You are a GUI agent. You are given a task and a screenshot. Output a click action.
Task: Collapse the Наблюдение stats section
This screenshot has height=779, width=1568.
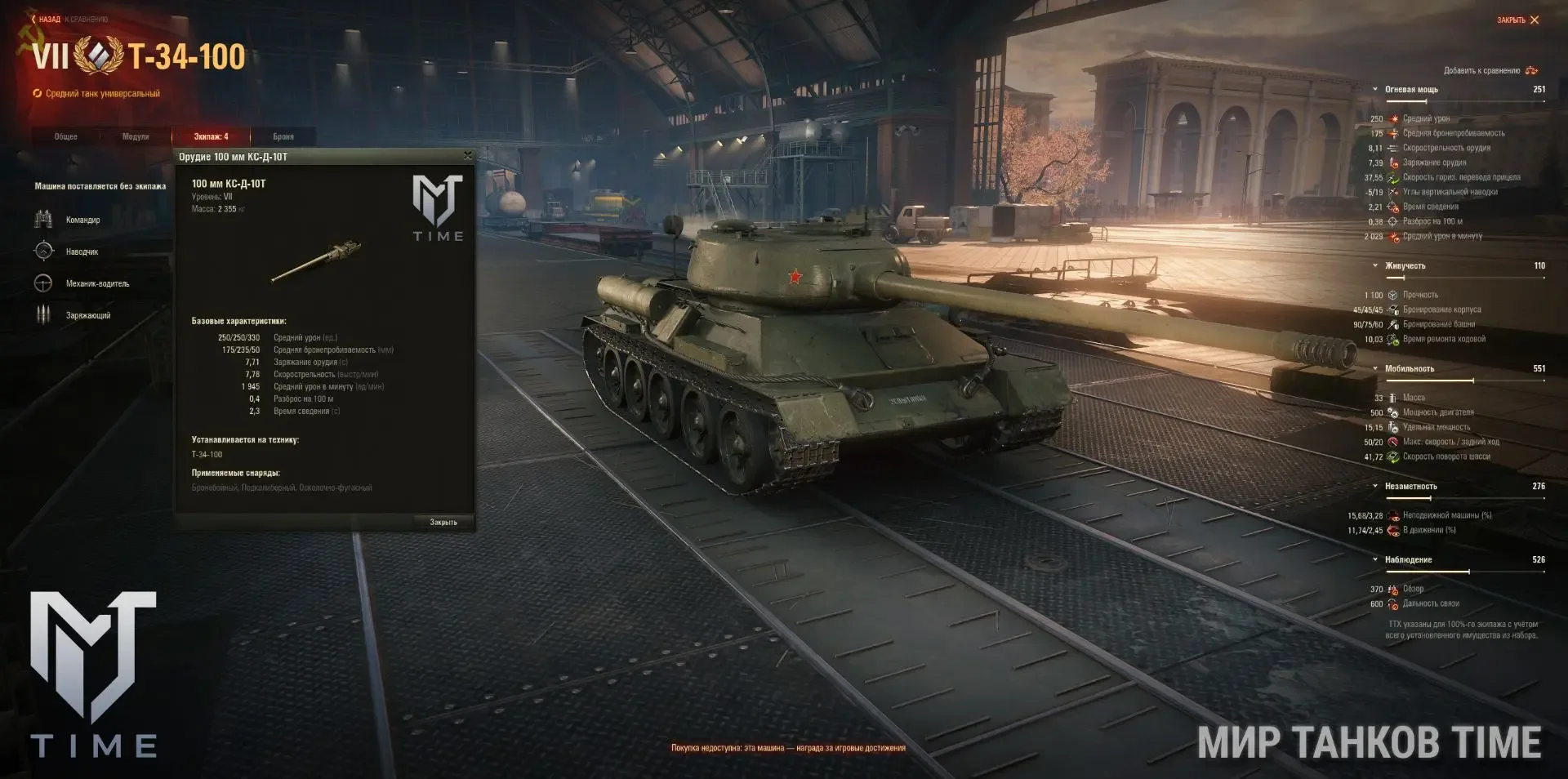coord(1375,560)
